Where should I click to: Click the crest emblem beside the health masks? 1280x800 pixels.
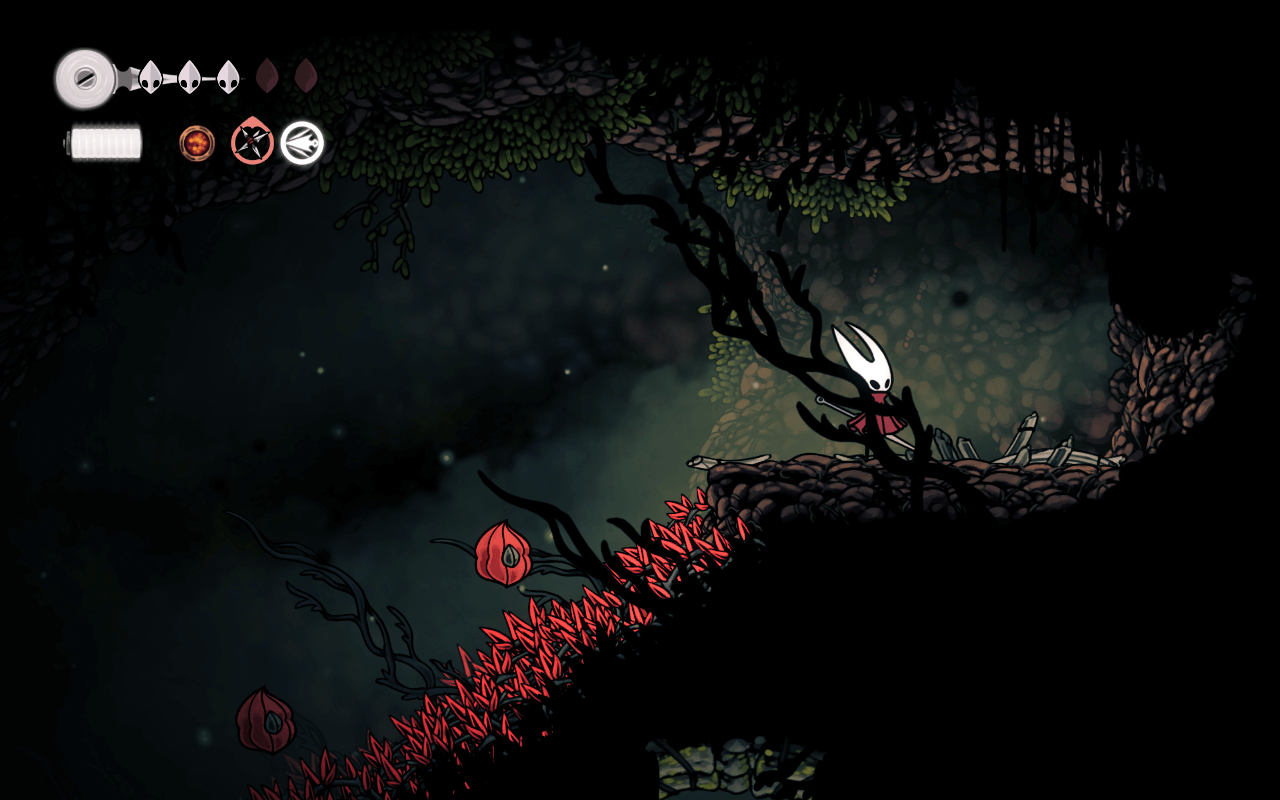coord(85,77)
